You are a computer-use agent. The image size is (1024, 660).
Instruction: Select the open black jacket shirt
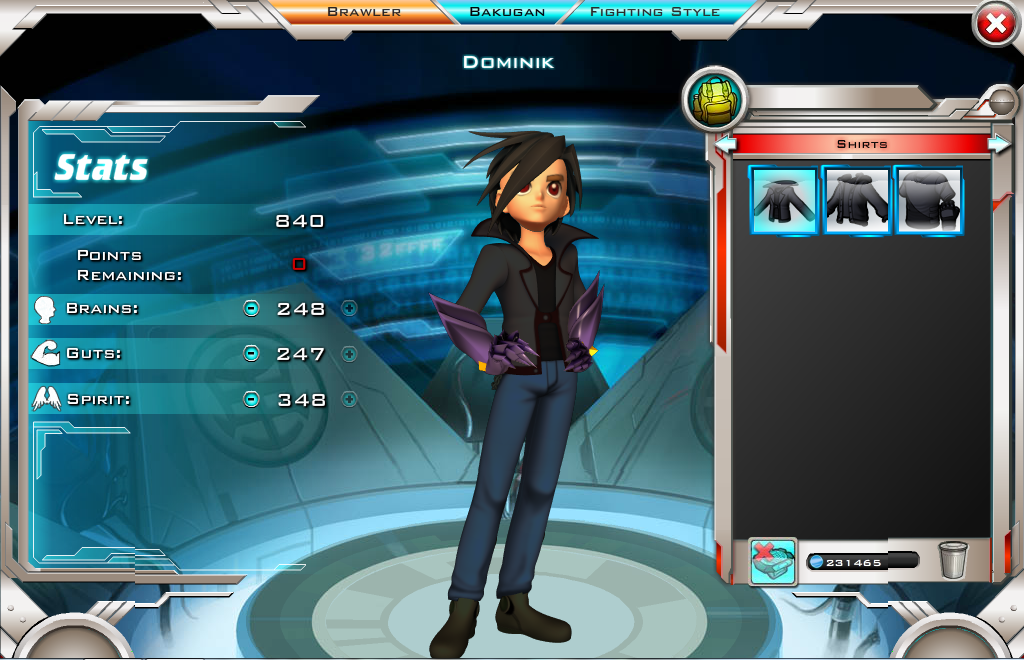tap(783, 200)
